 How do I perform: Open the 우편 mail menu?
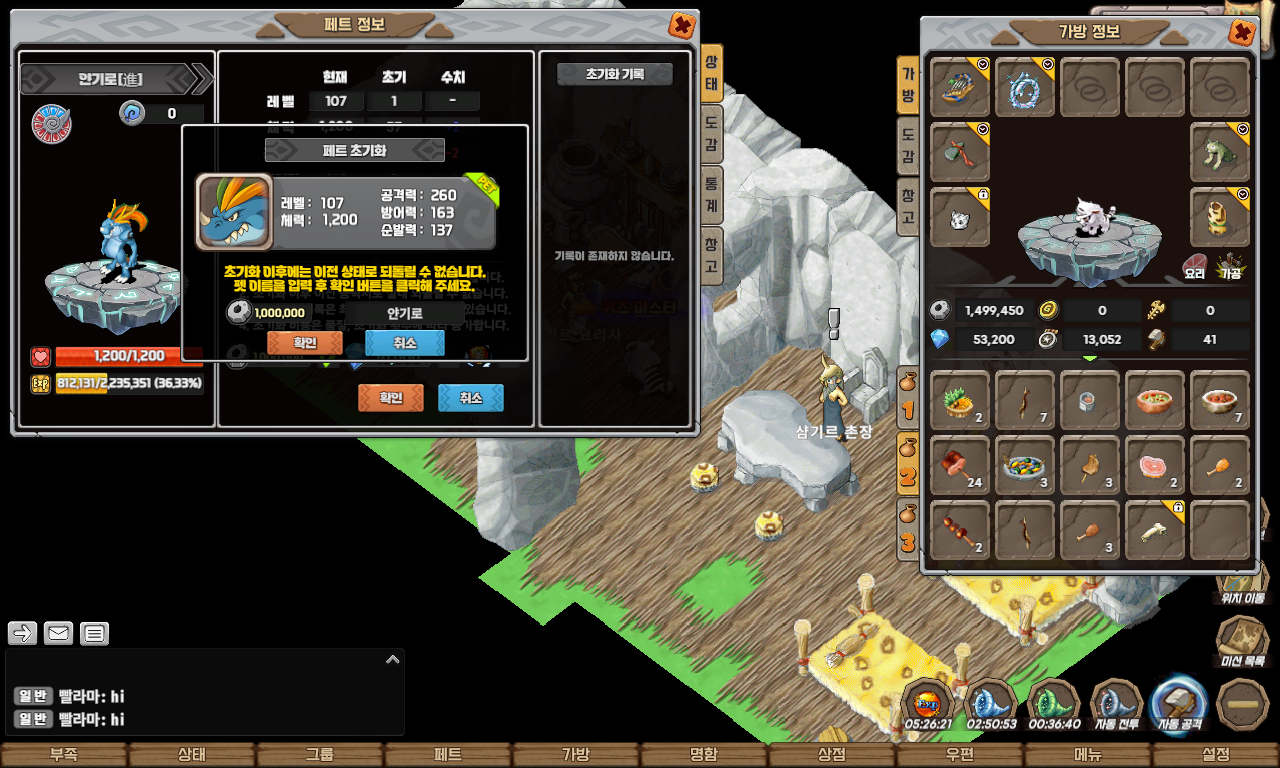[x=960, y=755]
